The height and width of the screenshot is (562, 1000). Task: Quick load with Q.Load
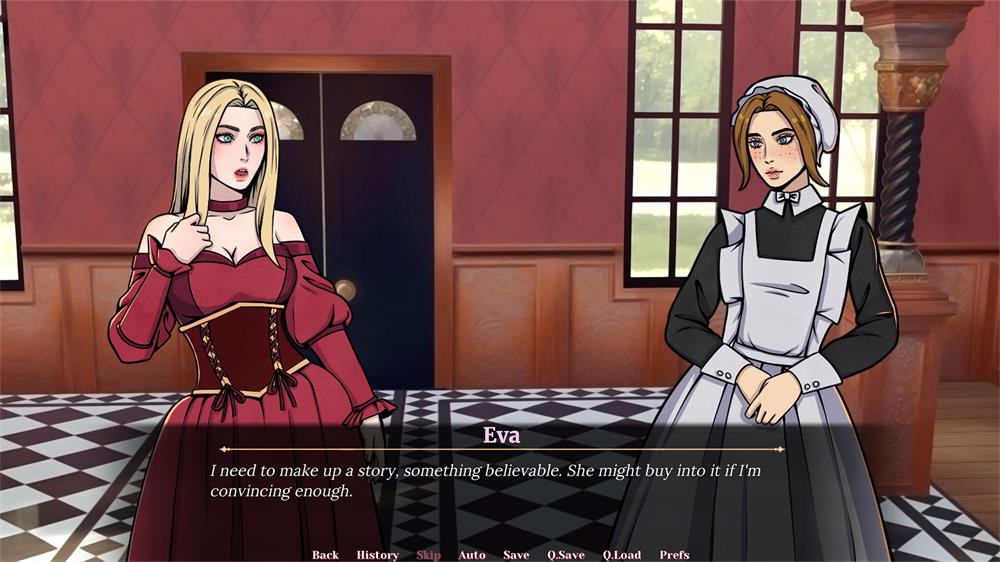click(622, 555)
